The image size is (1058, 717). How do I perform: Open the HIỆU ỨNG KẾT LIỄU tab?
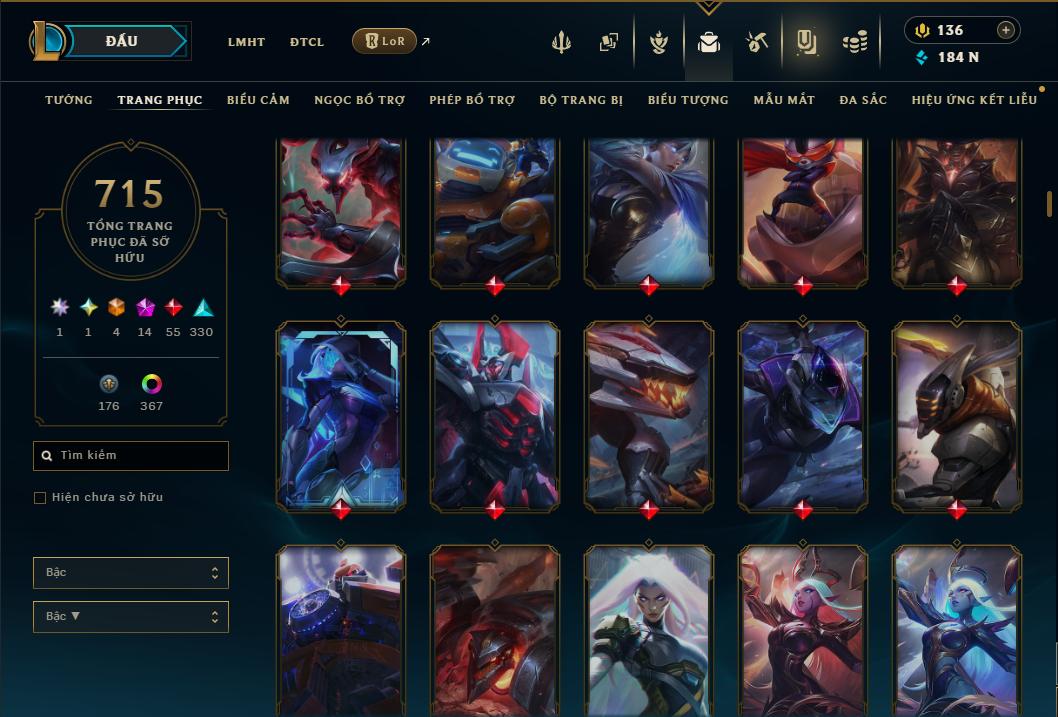pyautogui.click(x=974, y=100)
